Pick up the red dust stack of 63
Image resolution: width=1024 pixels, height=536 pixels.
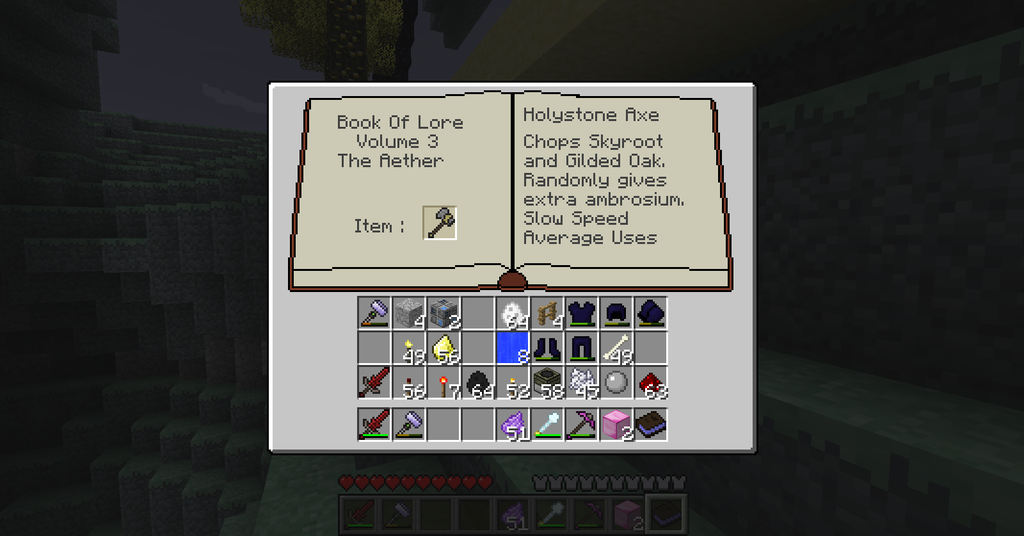click(651, 382)
